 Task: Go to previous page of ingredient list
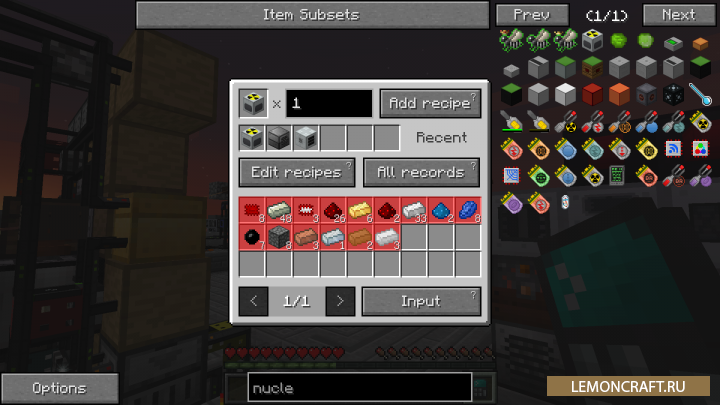tap(253, 301)
